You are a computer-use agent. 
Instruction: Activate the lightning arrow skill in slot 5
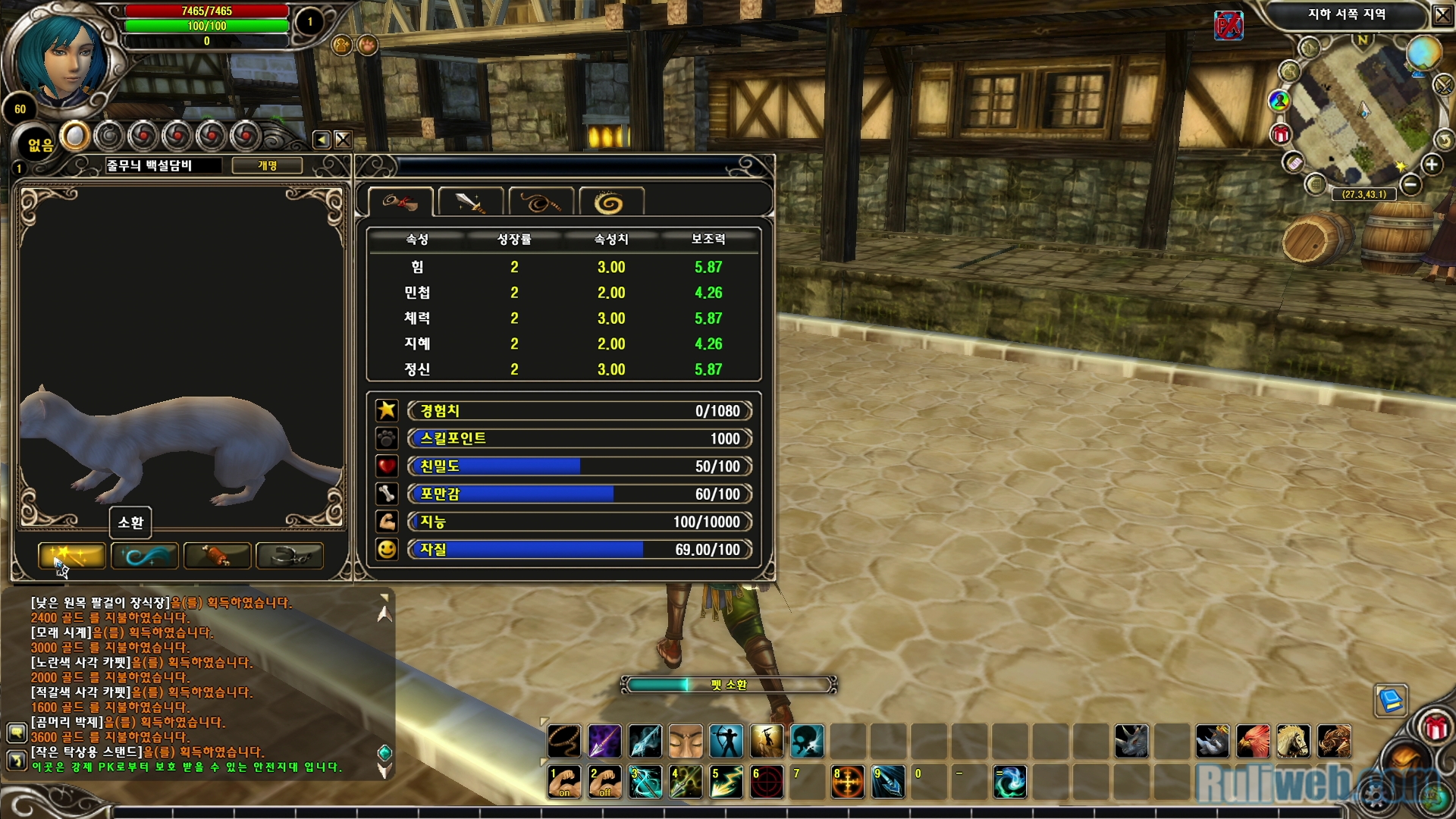coord(726,782)
